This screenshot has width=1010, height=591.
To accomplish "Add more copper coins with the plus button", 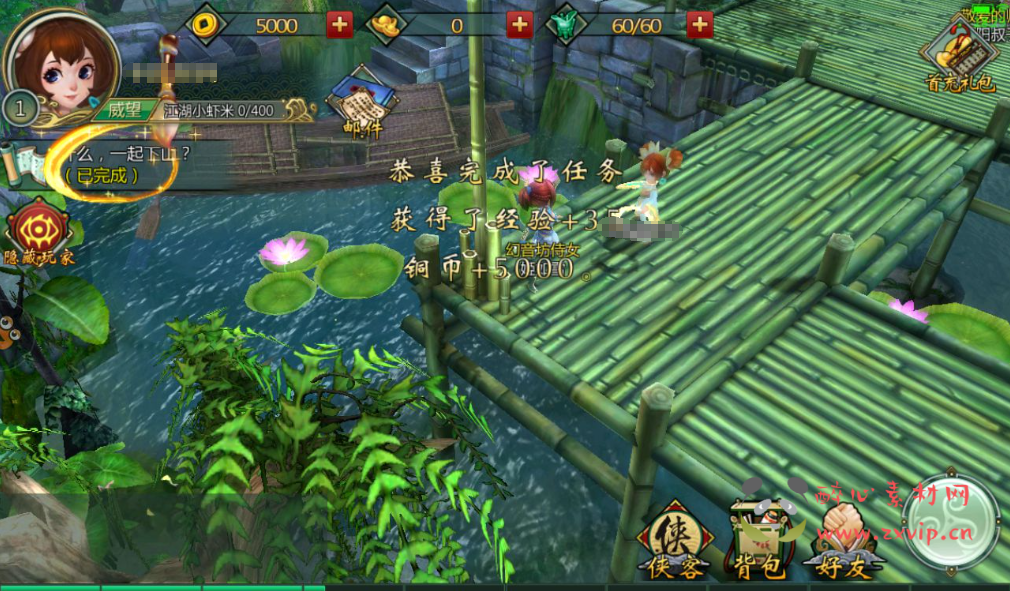I will pos(340,24).
